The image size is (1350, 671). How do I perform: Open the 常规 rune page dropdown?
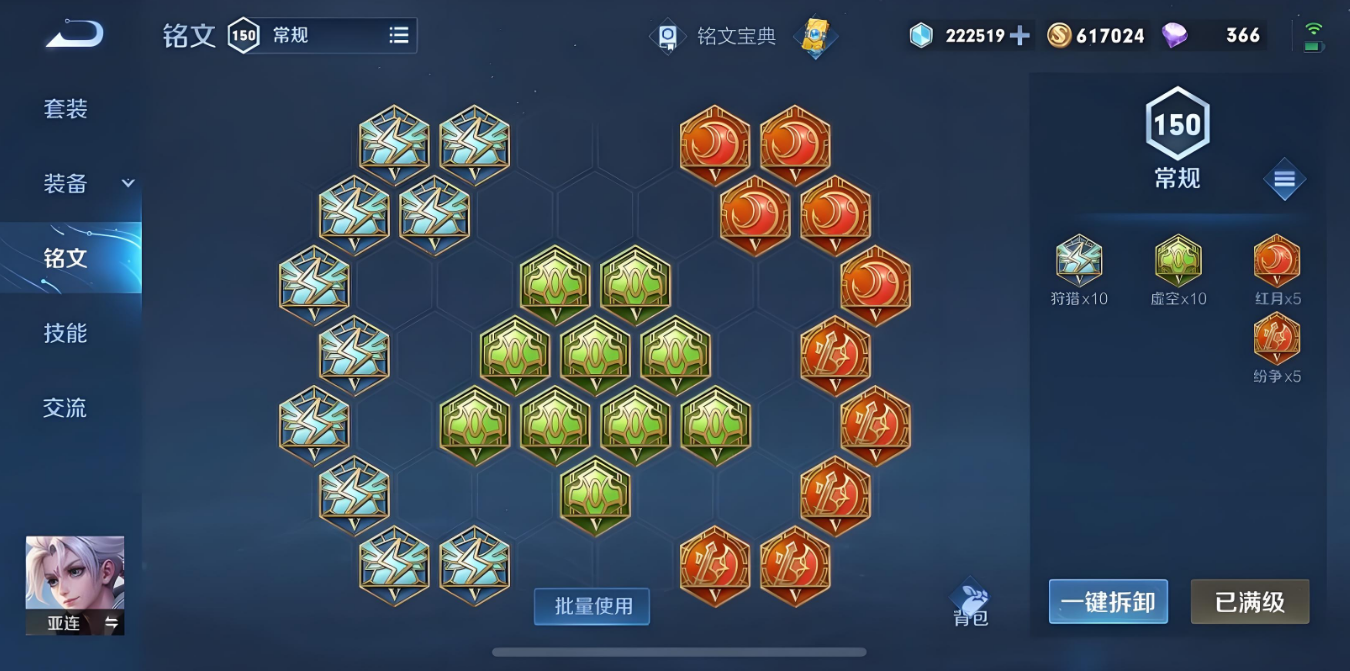[398, 36]
